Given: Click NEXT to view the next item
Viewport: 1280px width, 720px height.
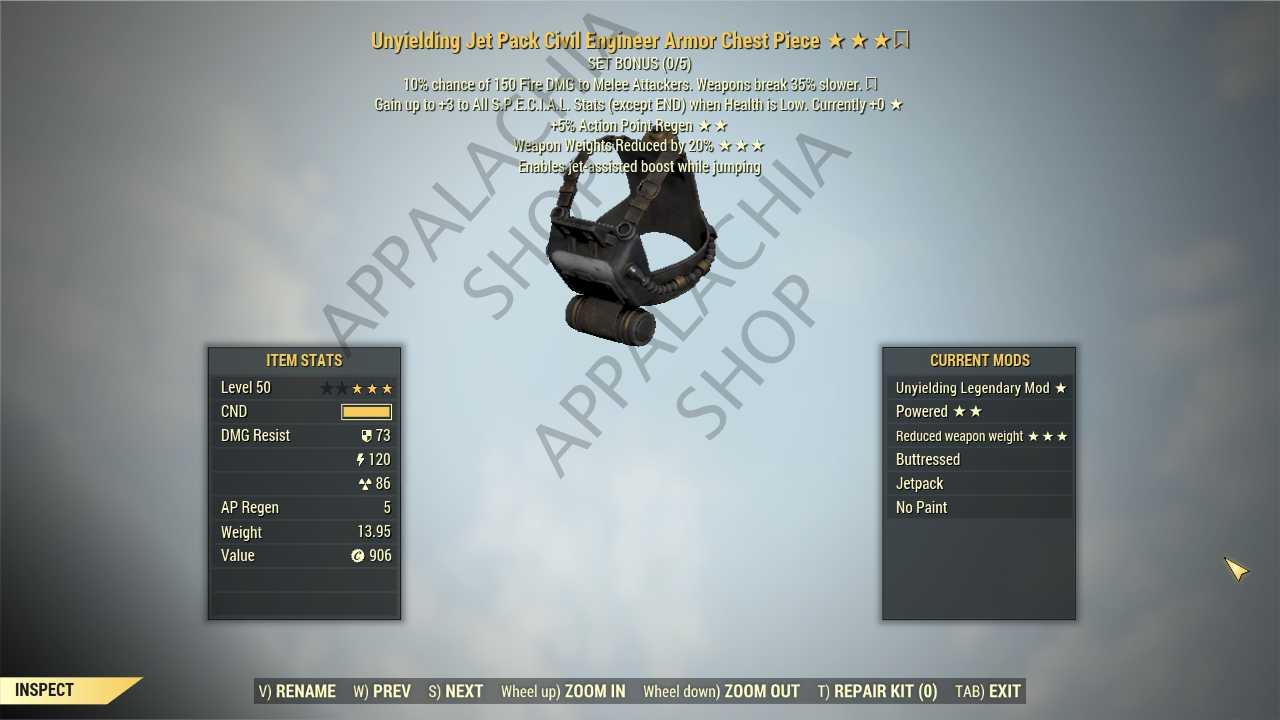Looking at the screenshot, I should click(x=455, y=691).
